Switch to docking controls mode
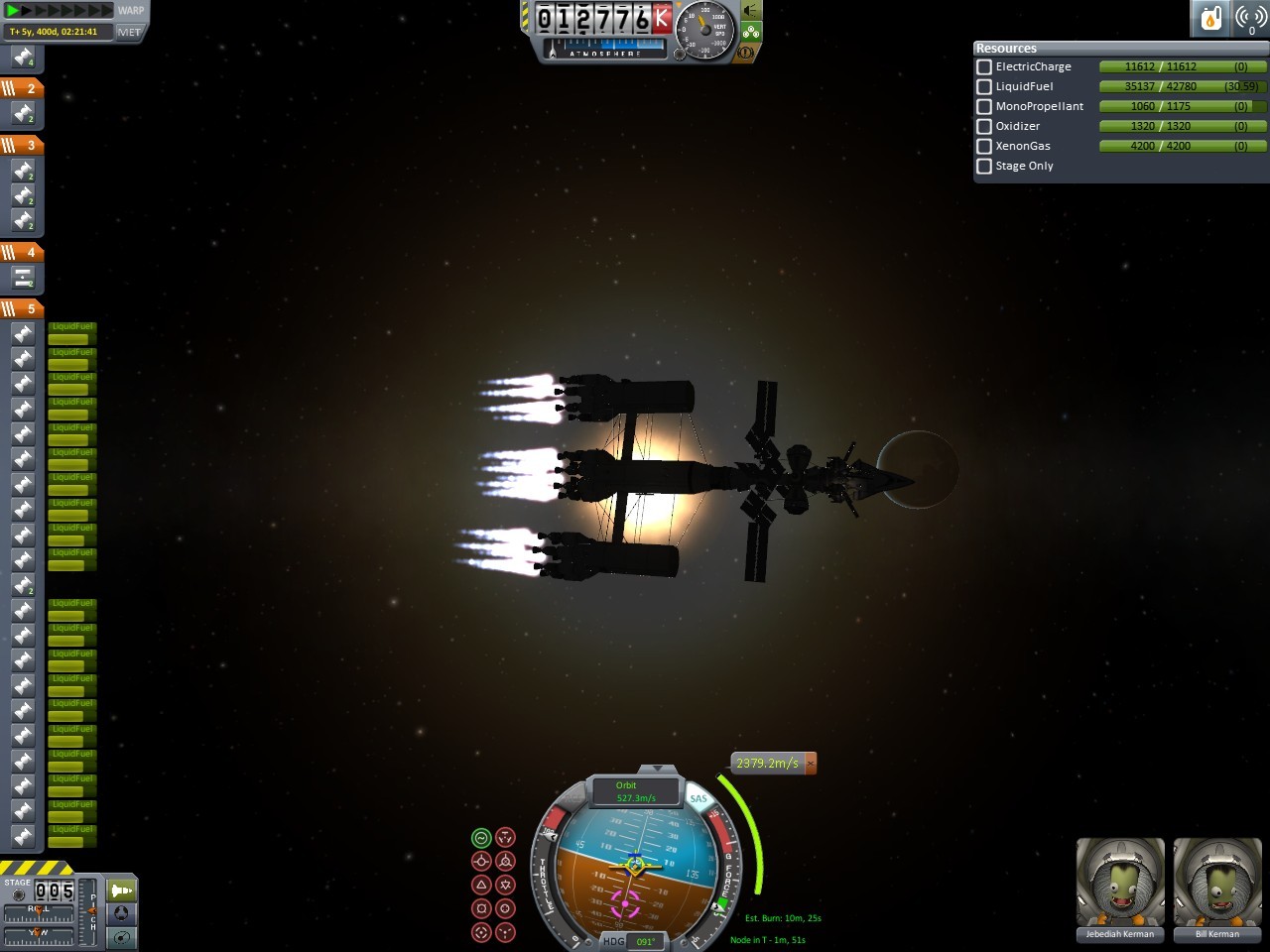 pos(121,913)
